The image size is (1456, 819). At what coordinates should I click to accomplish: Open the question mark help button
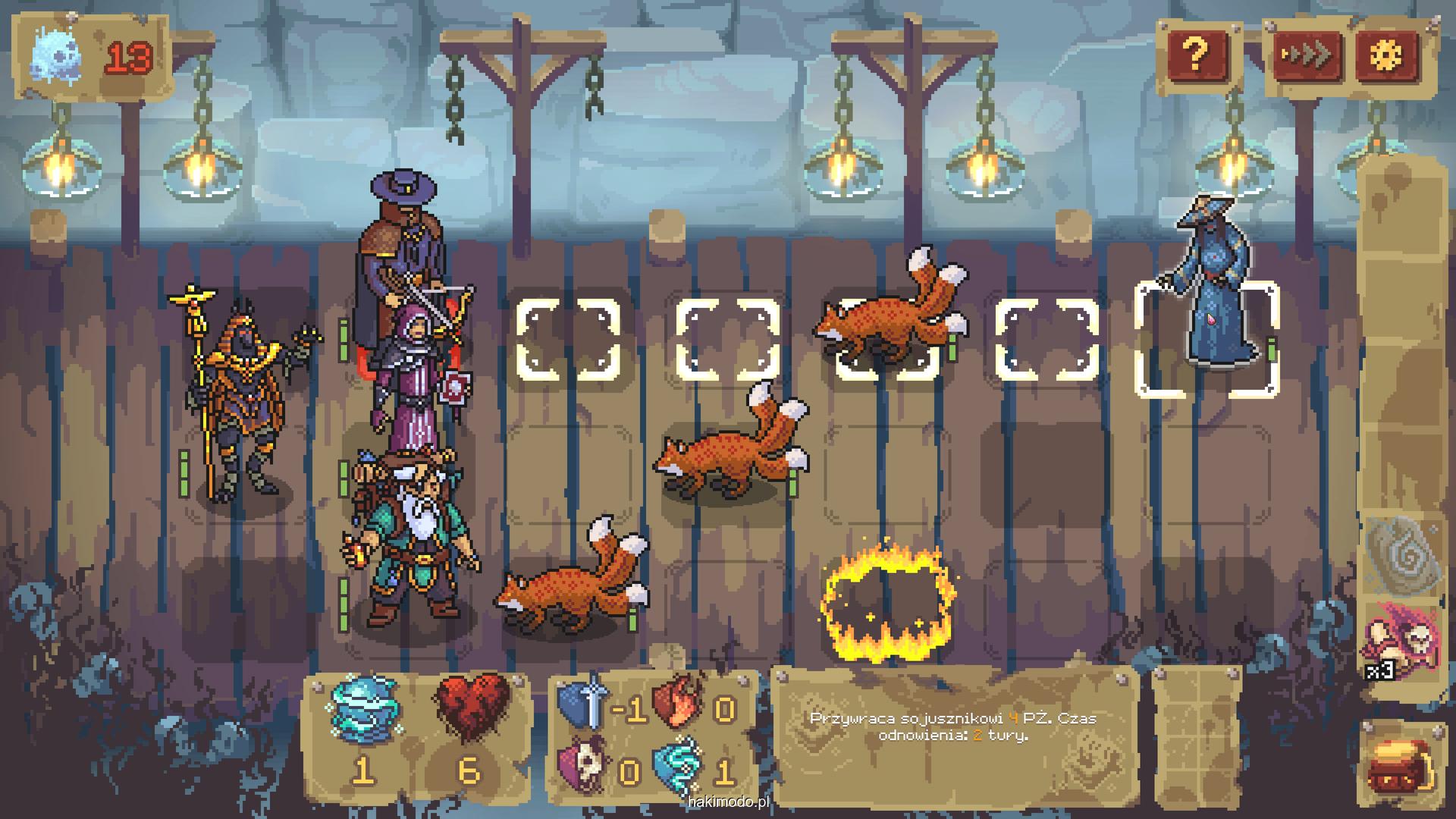click(x=1197, y=55)
